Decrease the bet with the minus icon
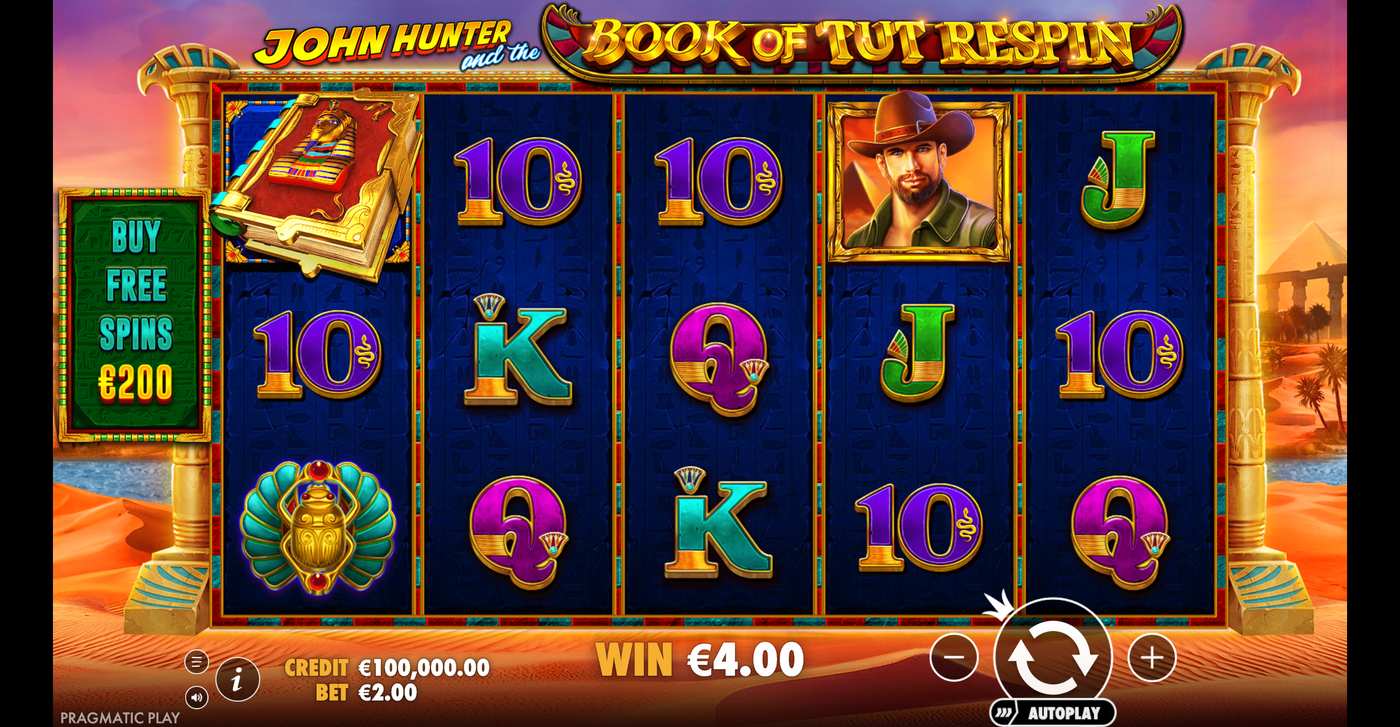This screenshot has height=727, width=1400. coord(955,657)
